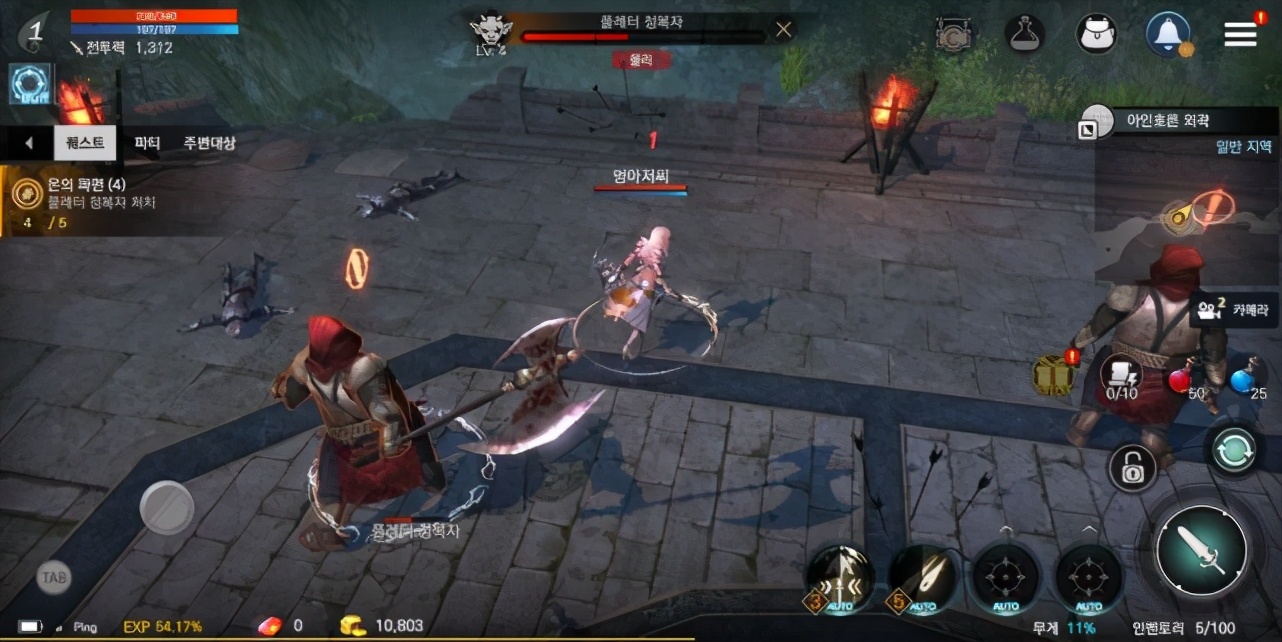The height and width of the screenshot is (642, 1282).
Task: Open the backpack inventory
Action: click(1096, 34)
